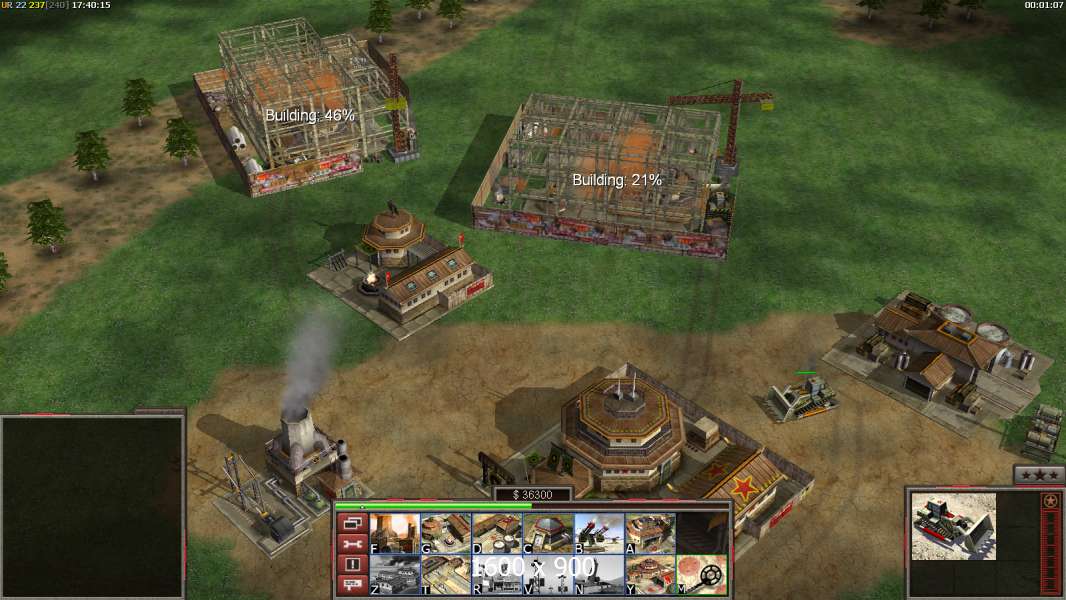Activate the mine-clearing ability icon (M)
Screen dimensions: 1066x600
click(701, 574)
